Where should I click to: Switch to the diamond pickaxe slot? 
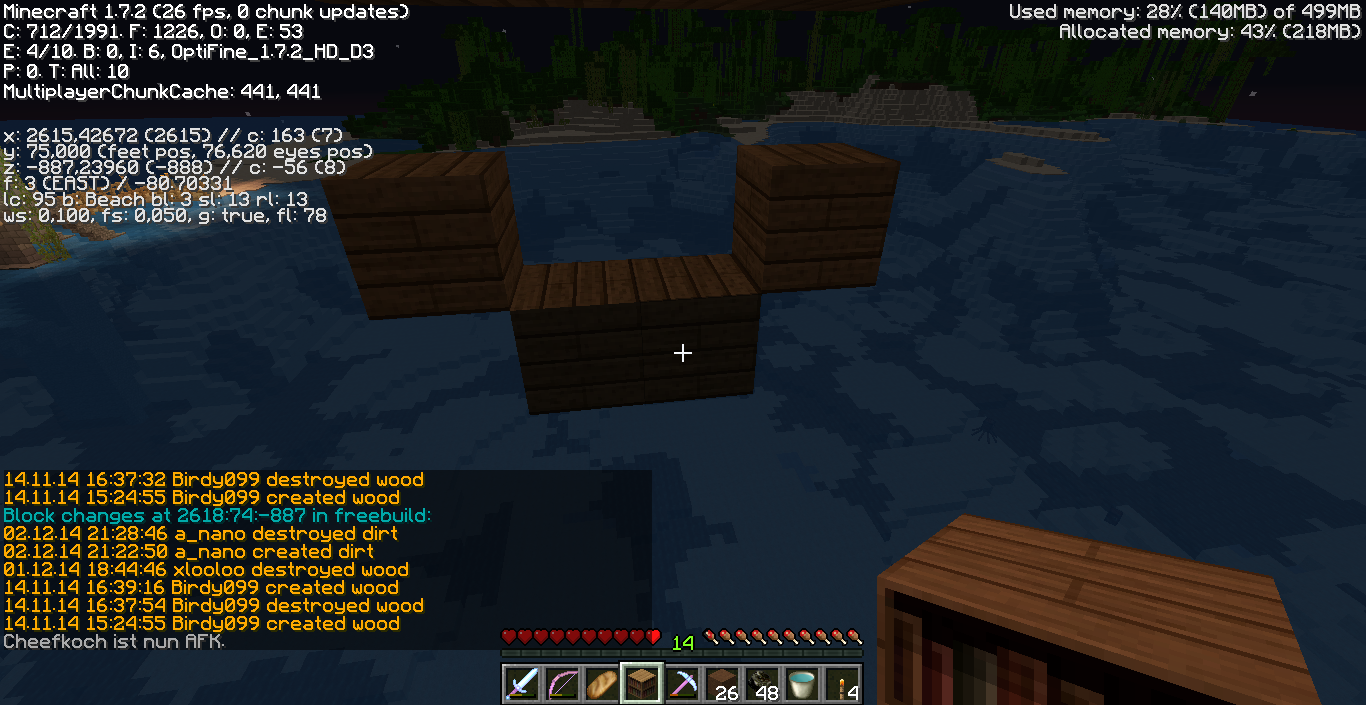coord(682,684)
